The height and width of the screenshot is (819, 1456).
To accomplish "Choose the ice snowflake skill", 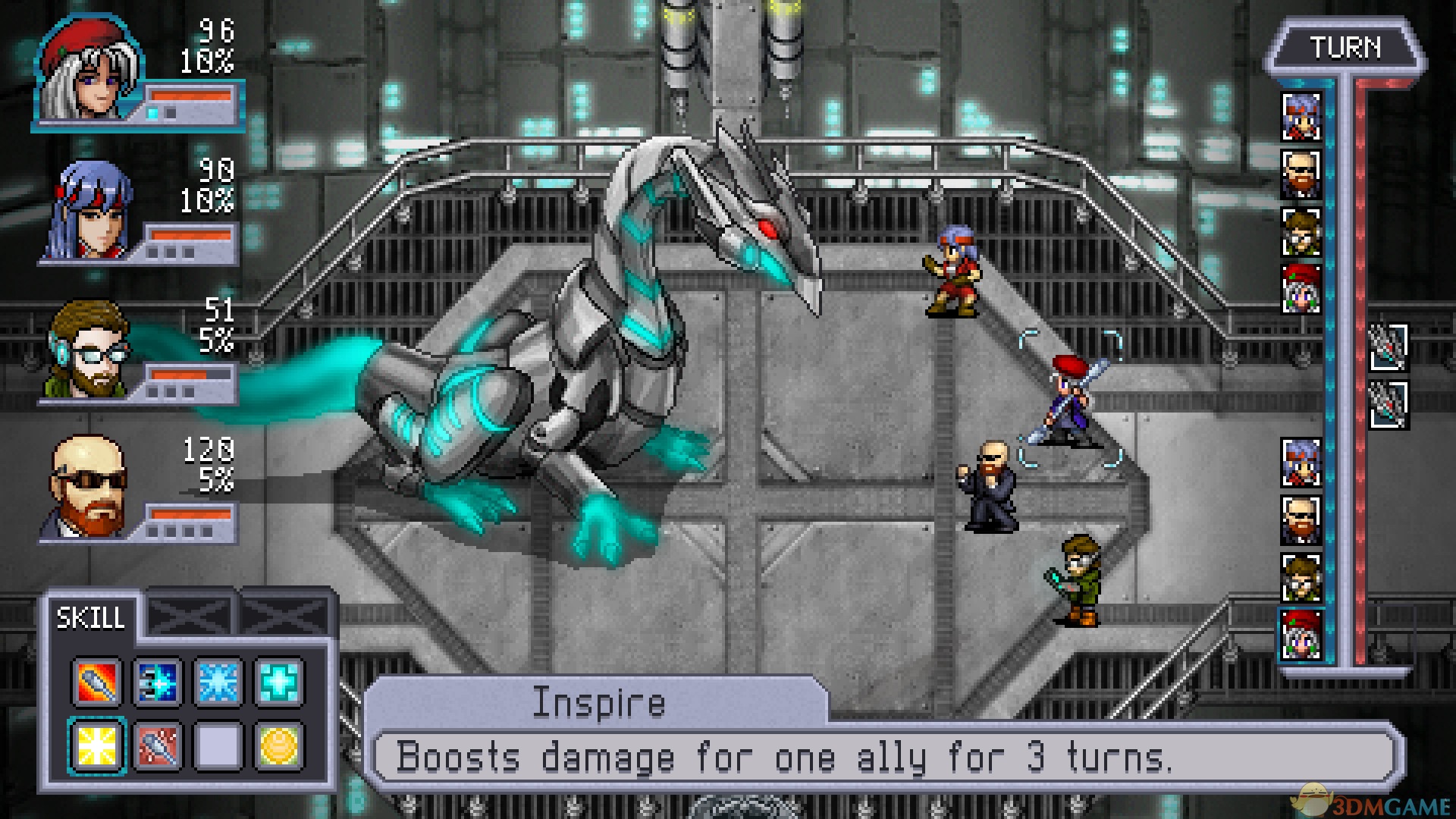I will (x=218, y=682).
